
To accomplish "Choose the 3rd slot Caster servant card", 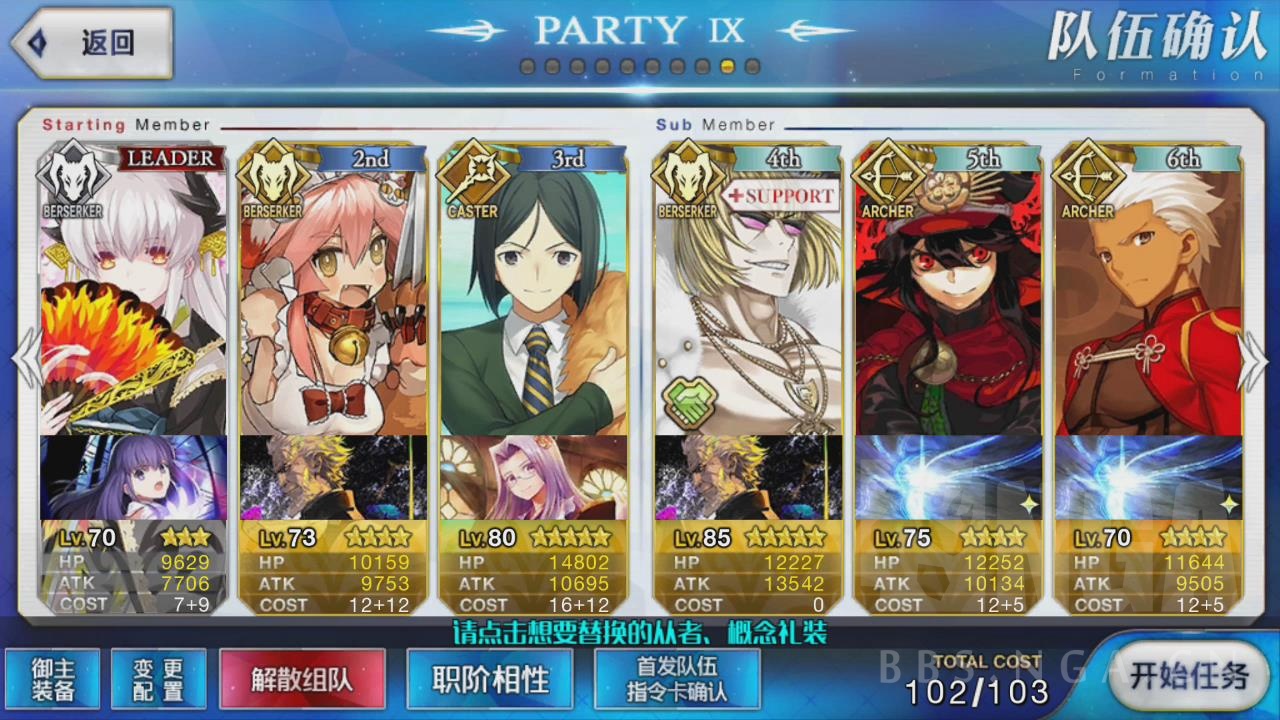I will [x=533, y=300].
